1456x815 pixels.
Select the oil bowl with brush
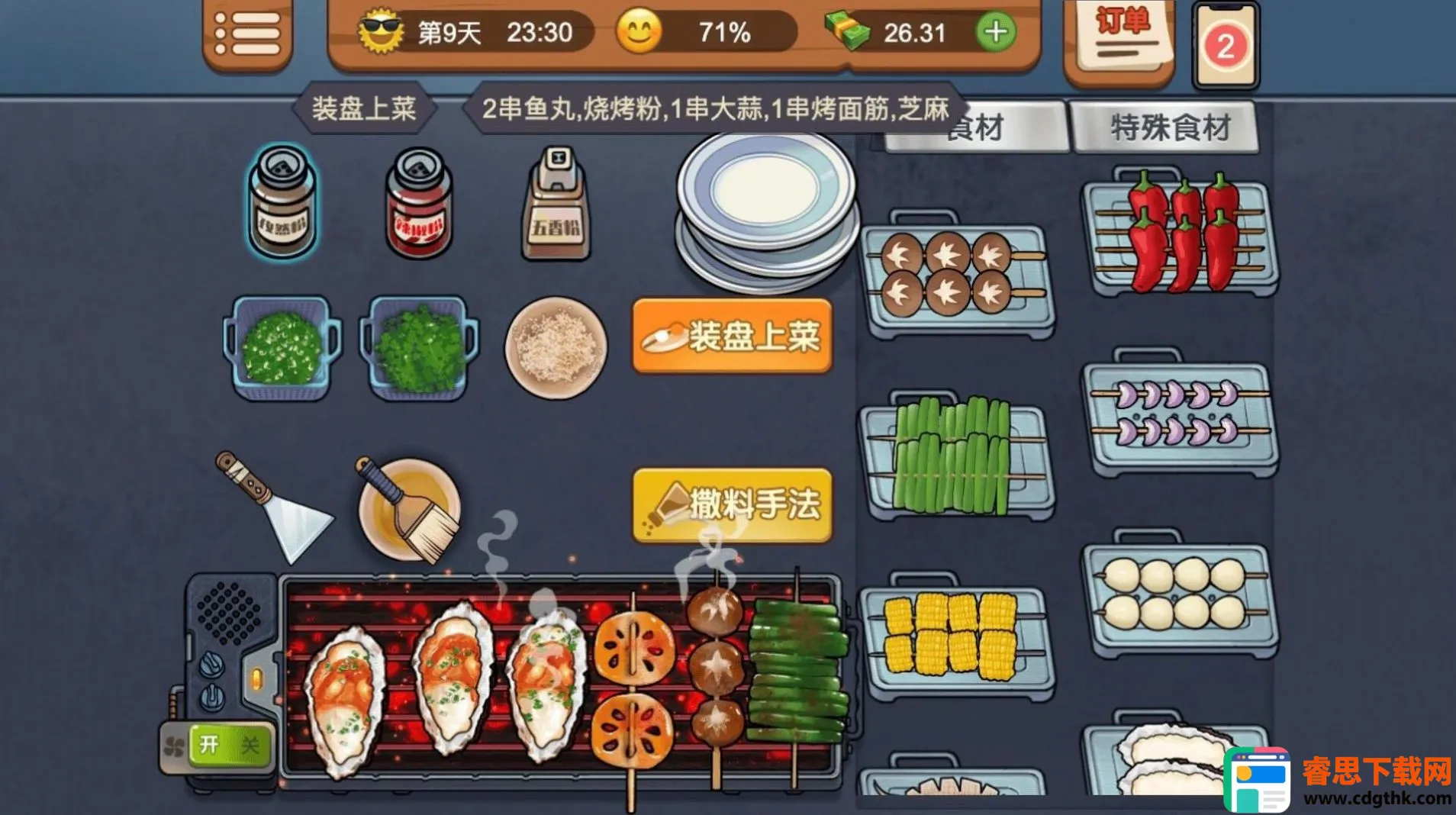point(410,508)
